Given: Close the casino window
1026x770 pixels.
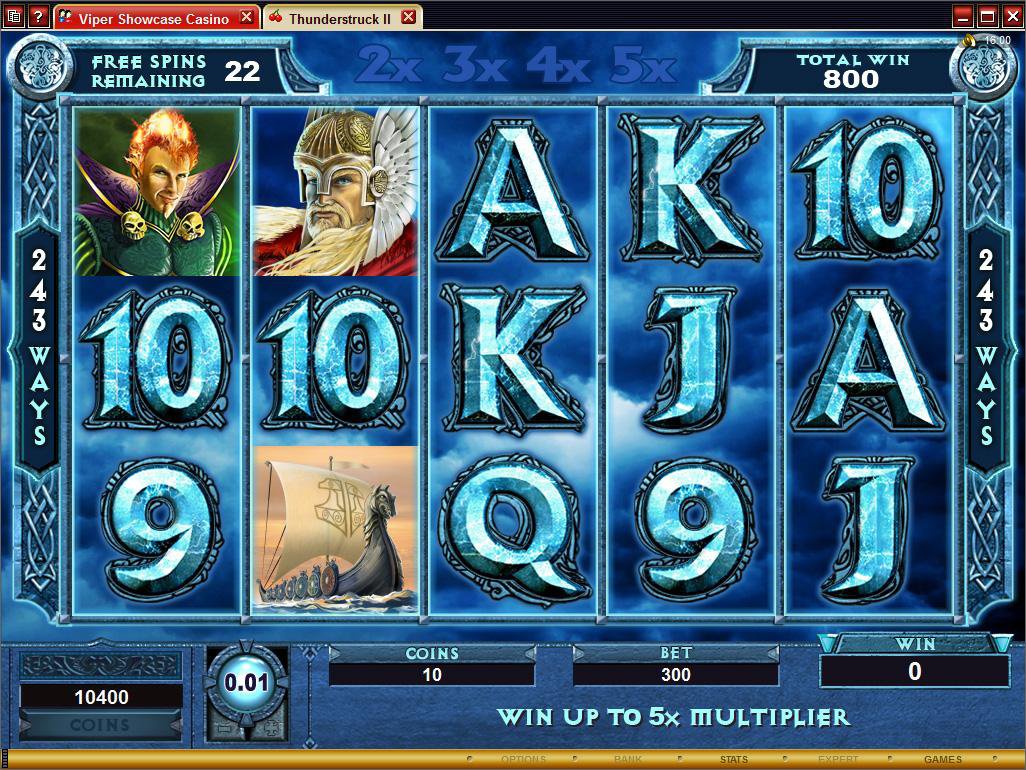Looking at the screenshot, I should [x=1011, y=17].
